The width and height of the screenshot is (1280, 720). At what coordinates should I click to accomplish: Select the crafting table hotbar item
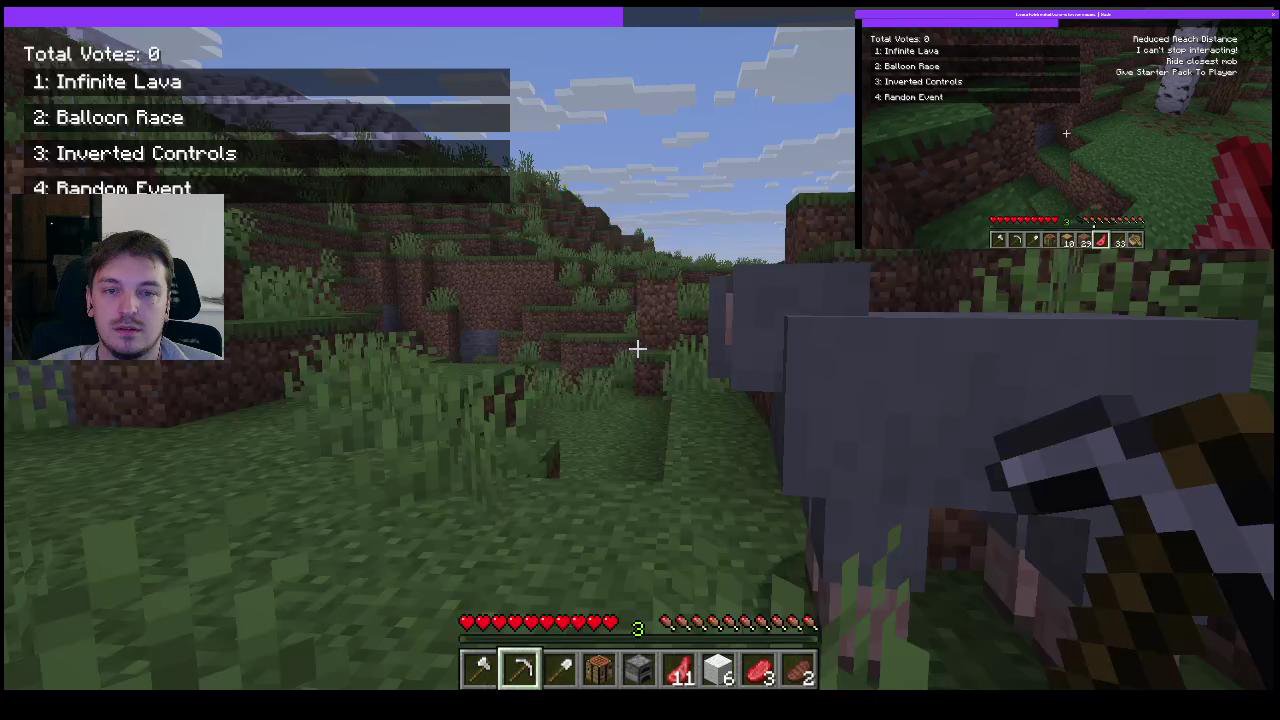[599, 668]
